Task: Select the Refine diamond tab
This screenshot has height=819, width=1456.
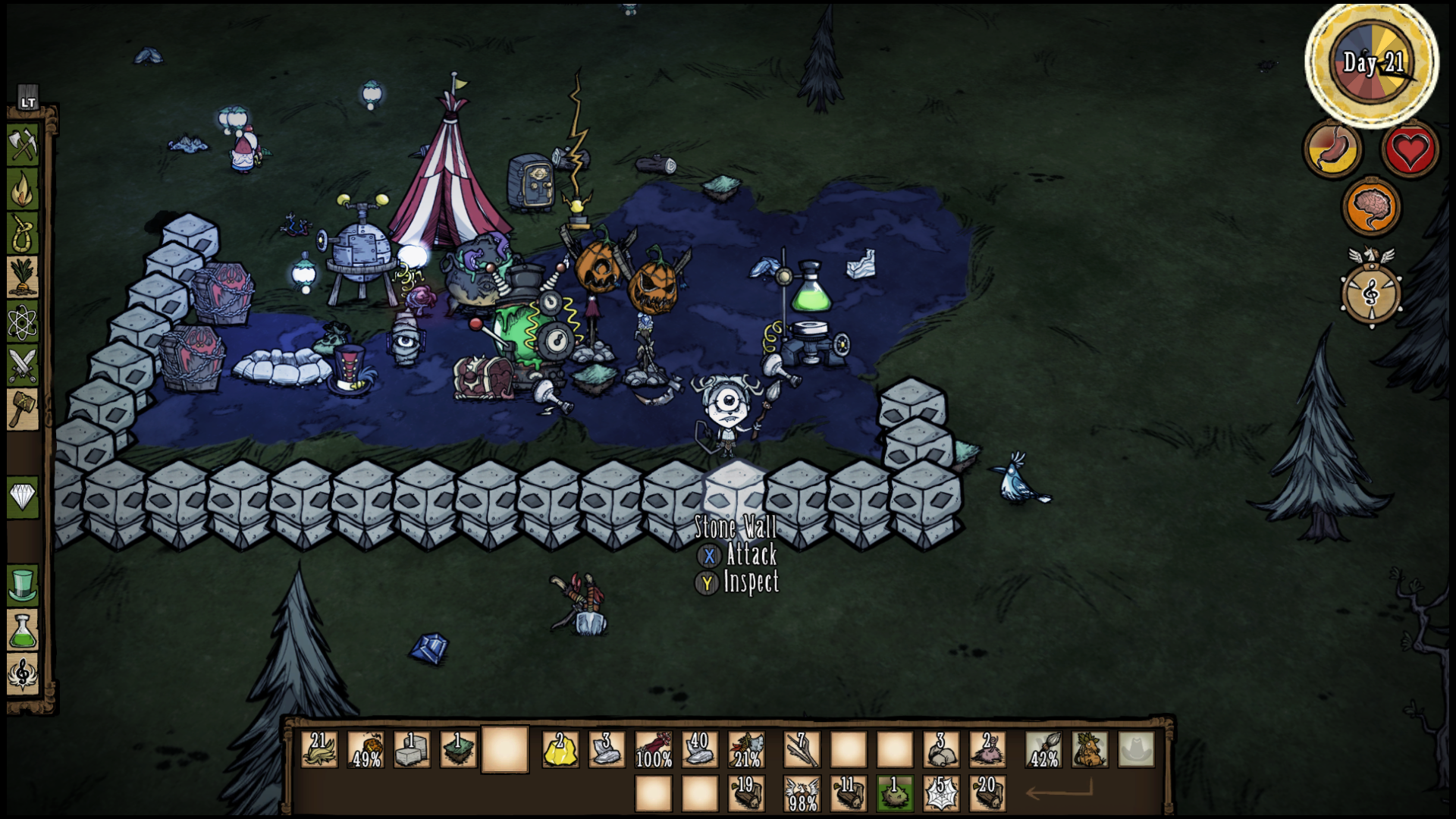Action: 23,497
